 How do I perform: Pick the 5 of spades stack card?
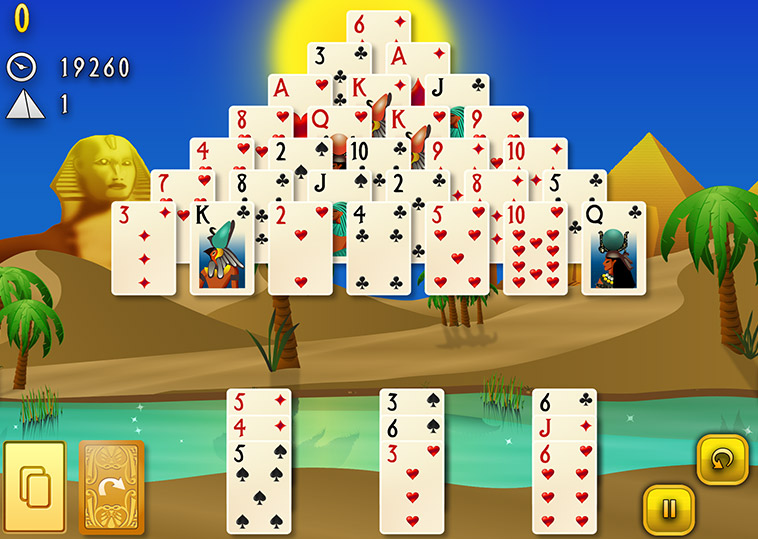click(259, 488)
